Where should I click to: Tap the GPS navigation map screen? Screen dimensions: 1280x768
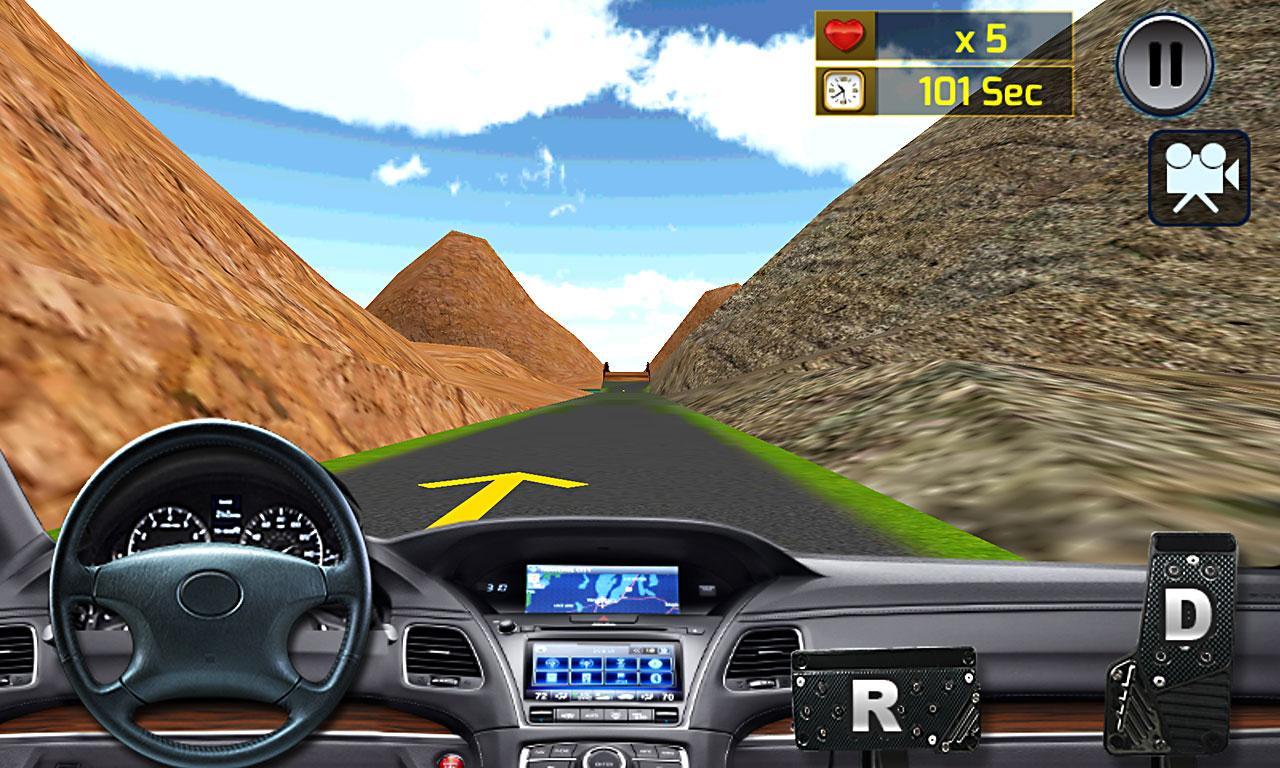coord(600,589)
